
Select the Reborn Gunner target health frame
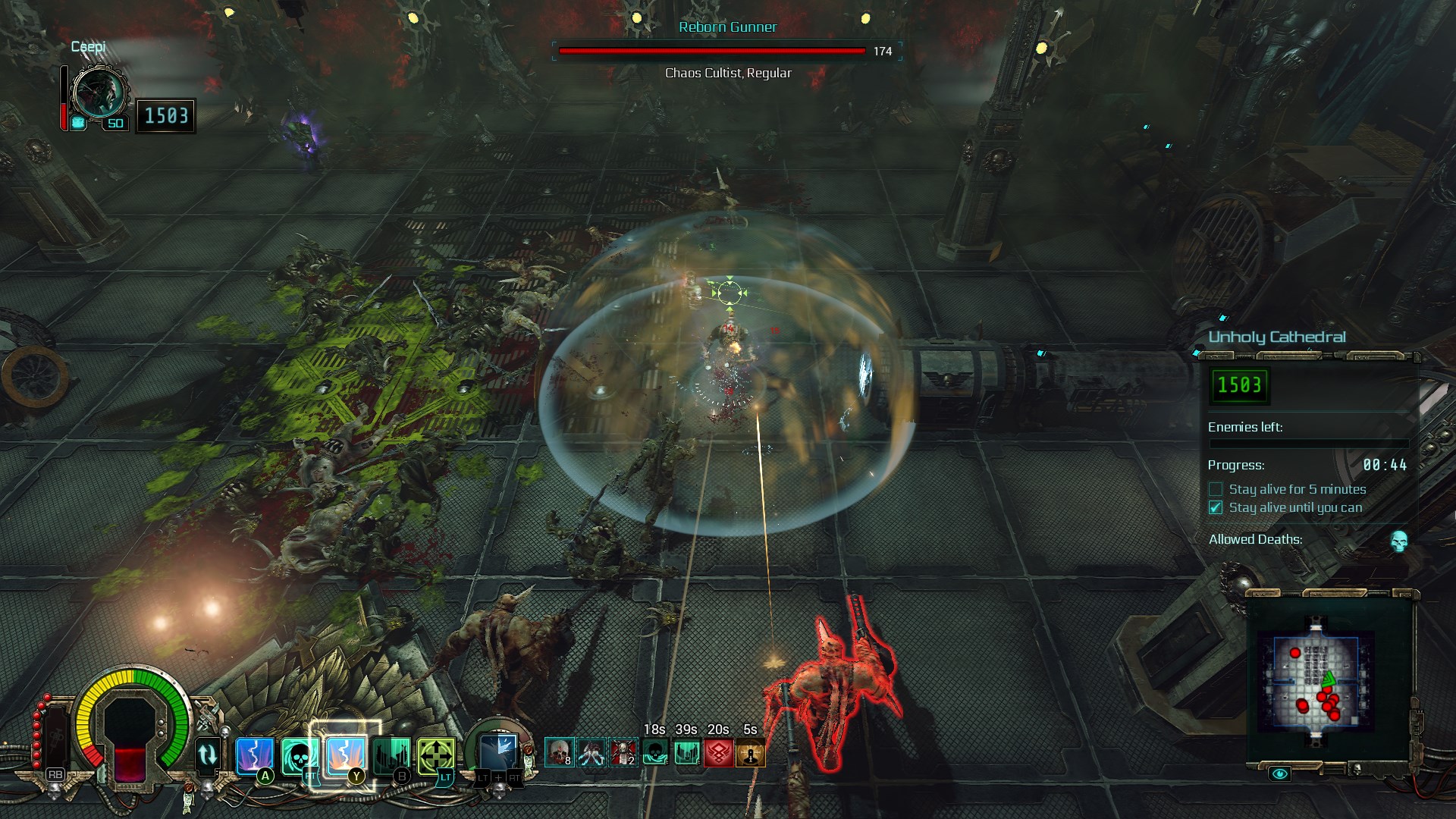(726, 51)
